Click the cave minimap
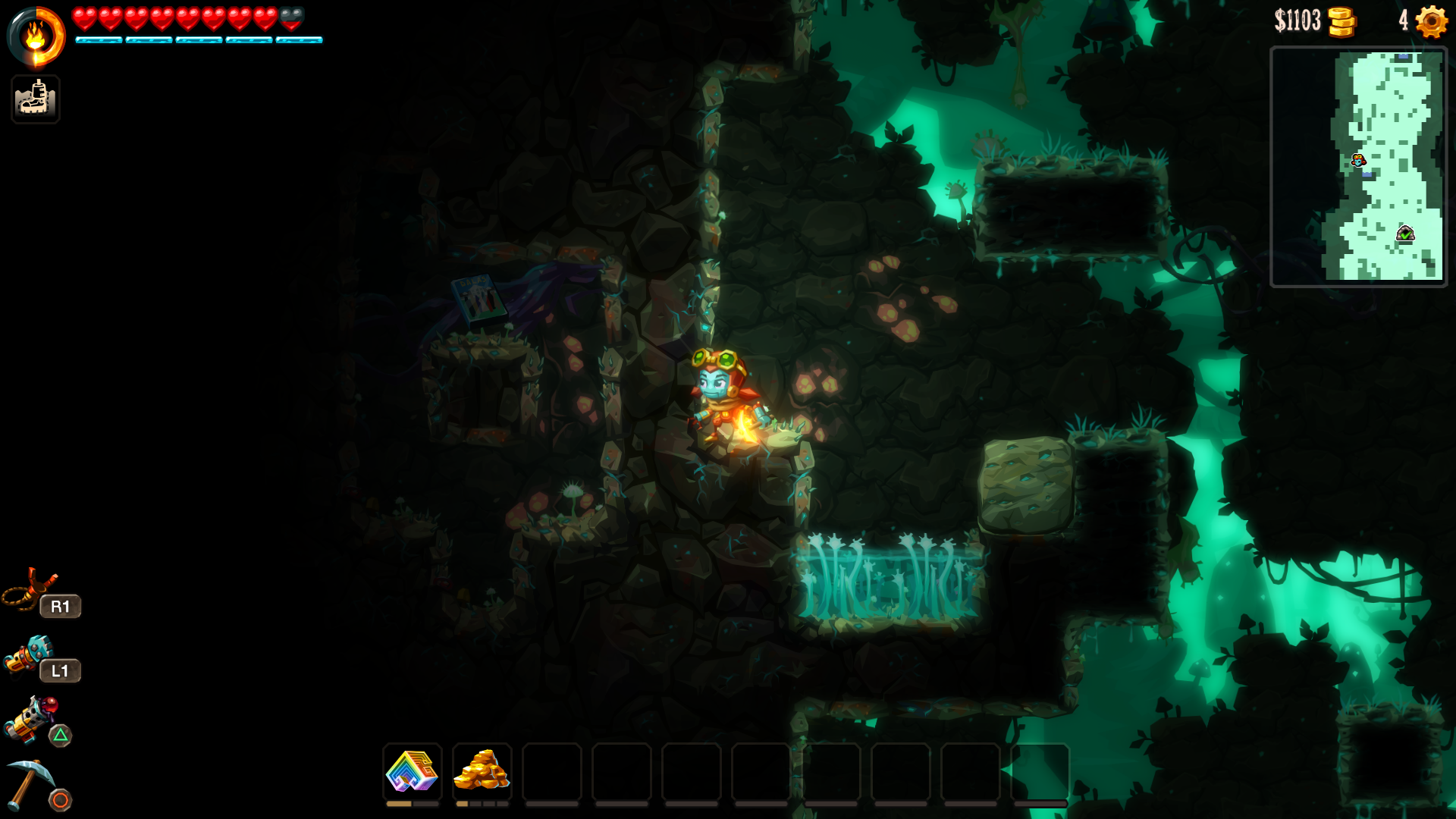Image resolution: width=1456 pixels, height=819 pixels. 1358,166
